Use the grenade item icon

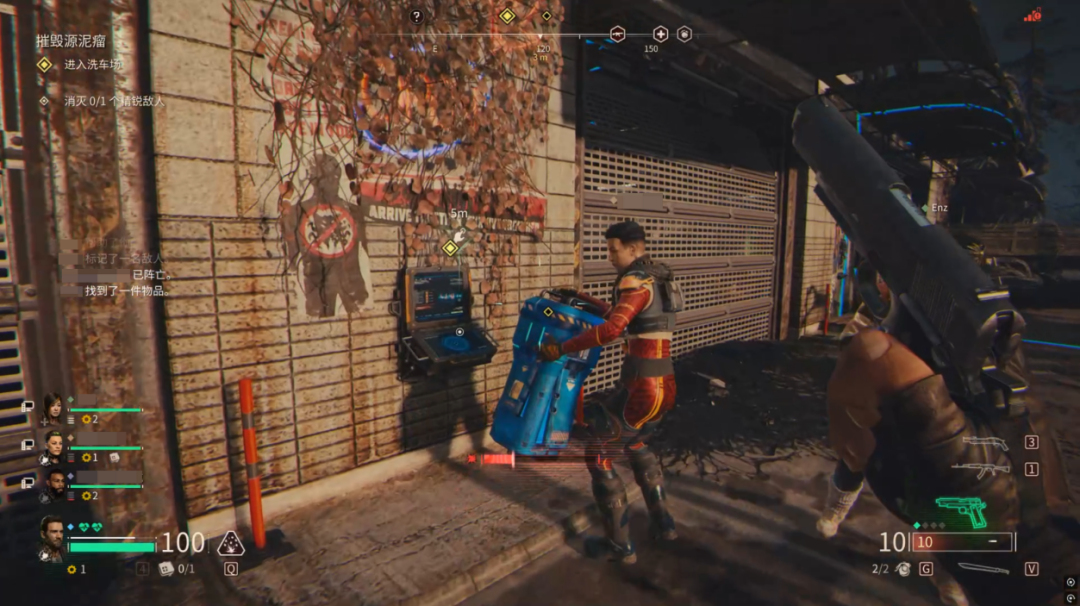(903, 569)
